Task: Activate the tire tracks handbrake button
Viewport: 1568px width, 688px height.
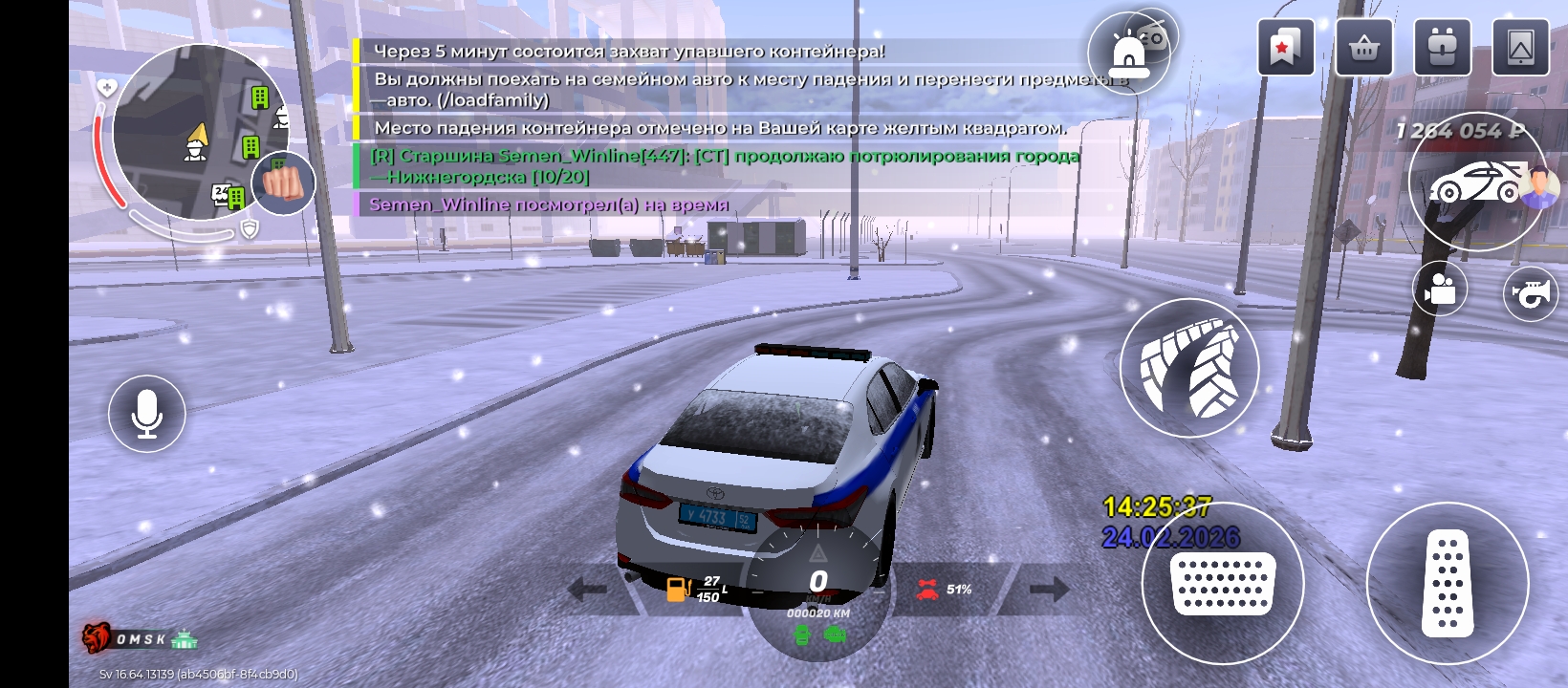Action: click(x=1189, y=368)
